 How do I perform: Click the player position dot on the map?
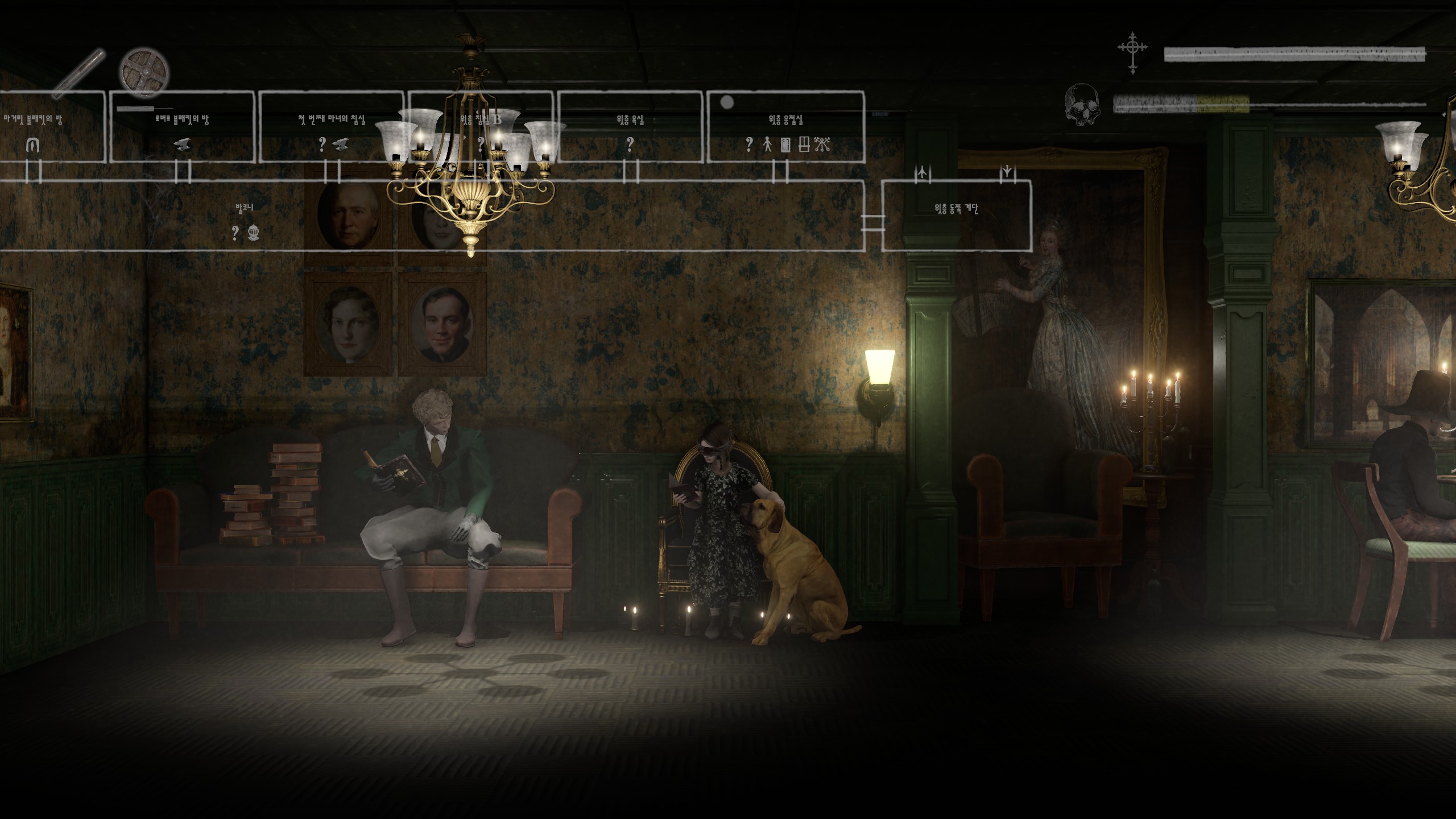coord(727,103)
